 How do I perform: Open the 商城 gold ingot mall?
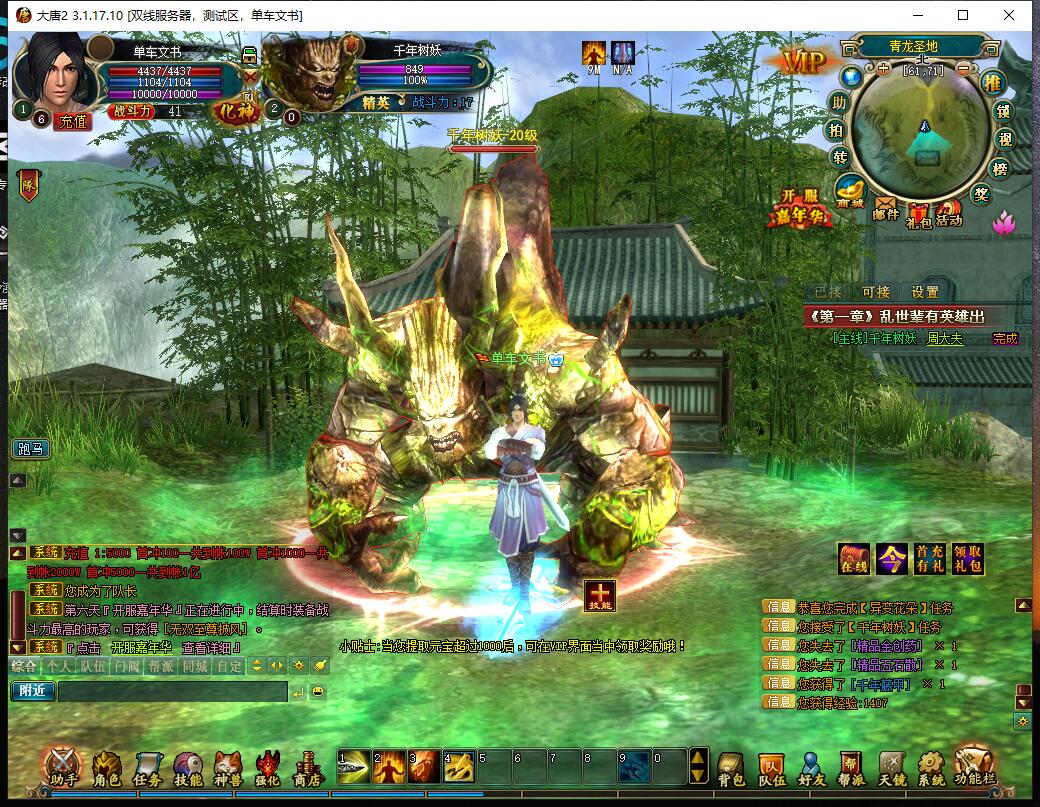[x=850, y=190]
